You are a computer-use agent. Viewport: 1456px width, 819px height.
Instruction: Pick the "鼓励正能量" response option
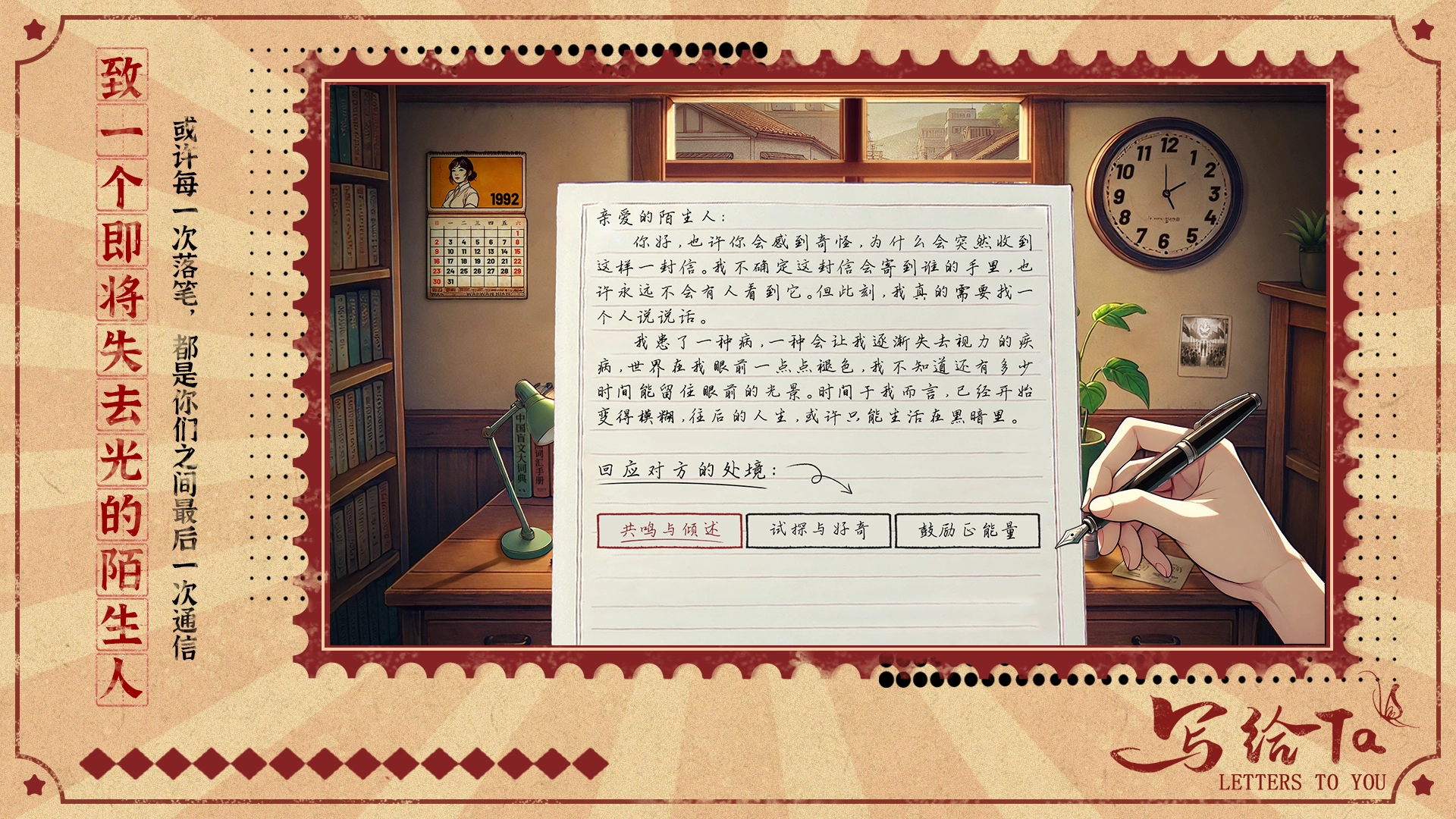point(969,532)
